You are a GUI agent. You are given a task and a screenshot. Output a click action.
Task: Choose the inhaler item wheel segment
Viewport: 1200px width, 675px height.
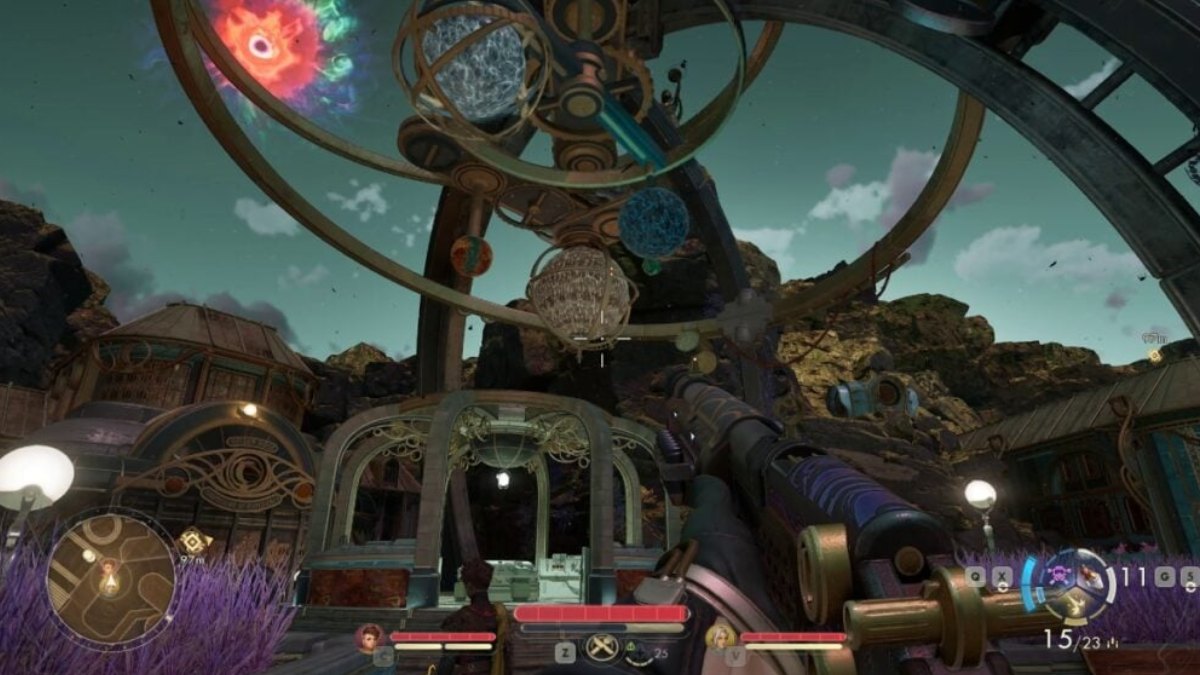(x=1091, y=577)
